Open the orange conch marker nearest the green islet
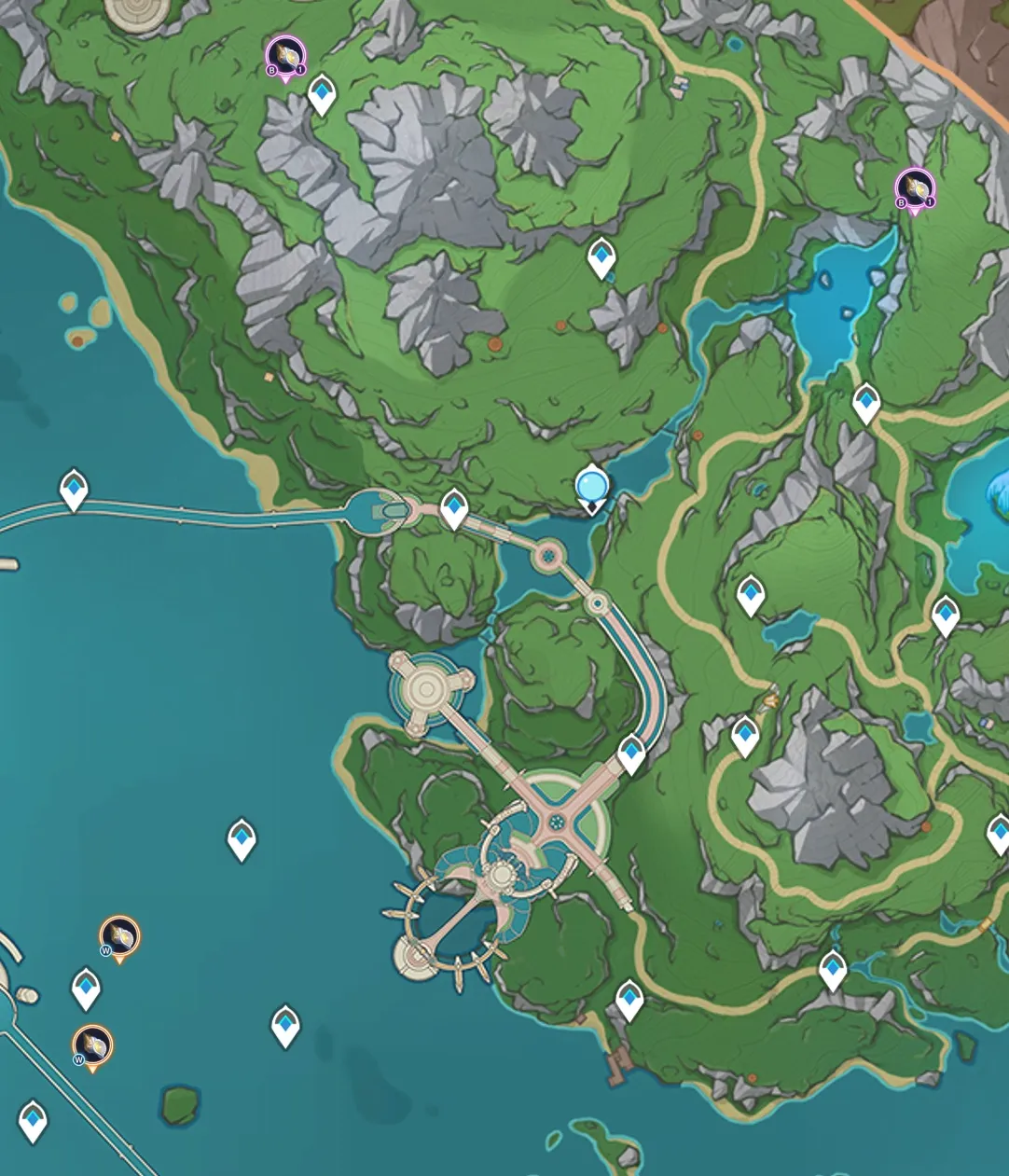This screenshot has width=1009, height=1176. point(92,1047)
